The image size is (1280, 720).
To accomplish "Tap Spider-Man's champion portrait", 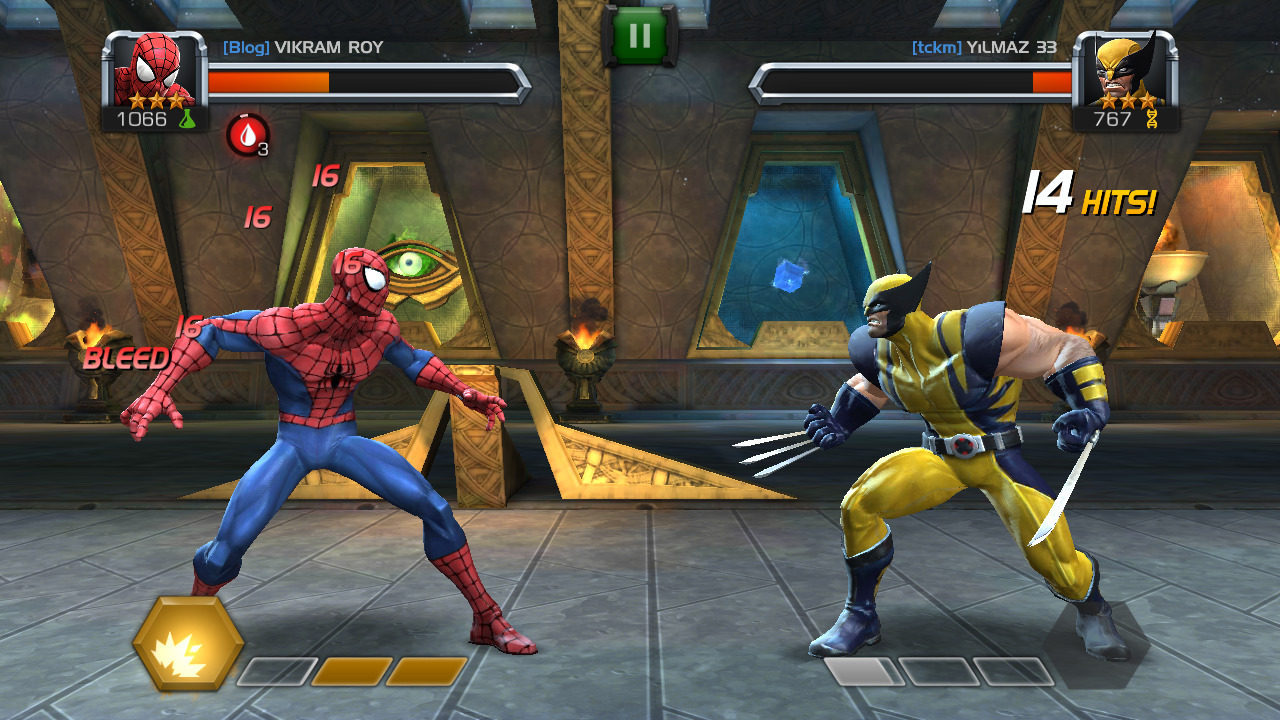I will click(x=154, y=72).
